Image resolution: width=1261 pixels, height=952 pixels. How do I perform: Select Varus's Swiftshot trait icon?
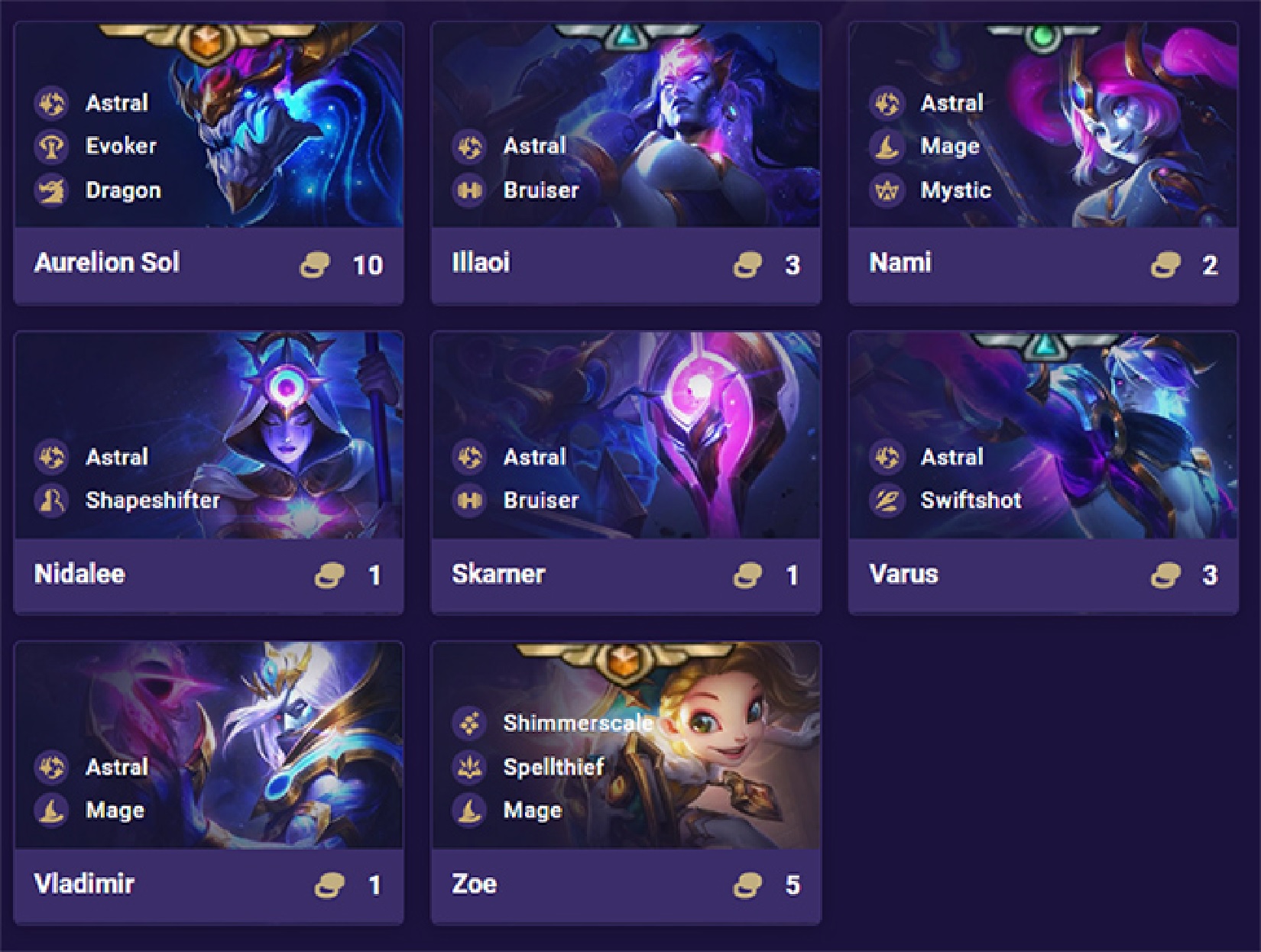coord(887,500)
